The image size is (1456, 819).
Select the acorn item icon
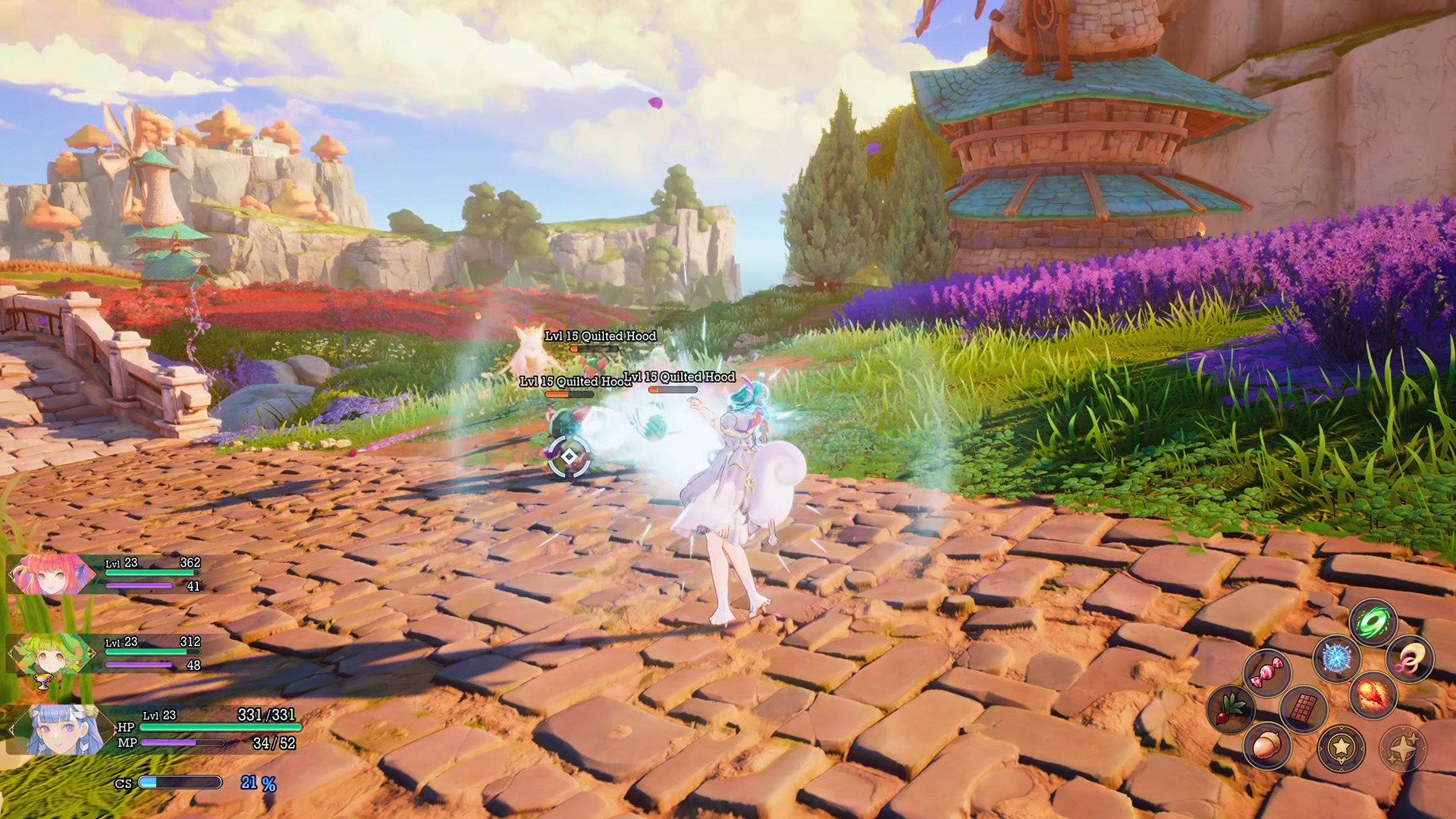1266,745
